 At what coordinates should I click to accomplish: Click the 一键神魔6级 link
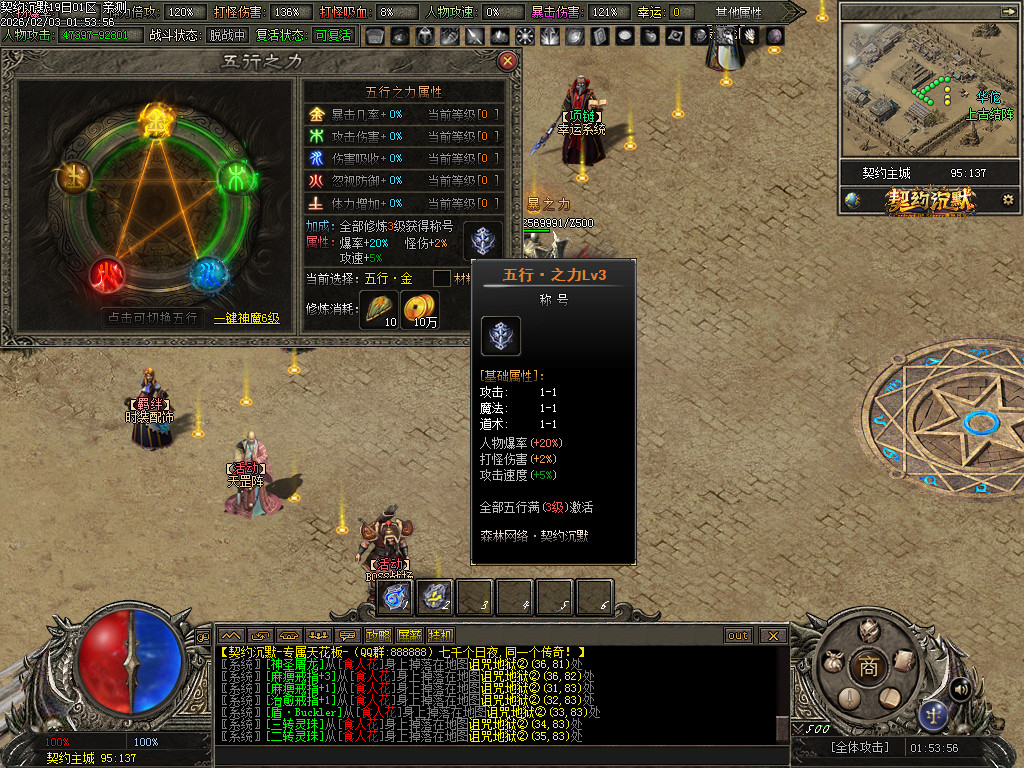tap(246, 318)
